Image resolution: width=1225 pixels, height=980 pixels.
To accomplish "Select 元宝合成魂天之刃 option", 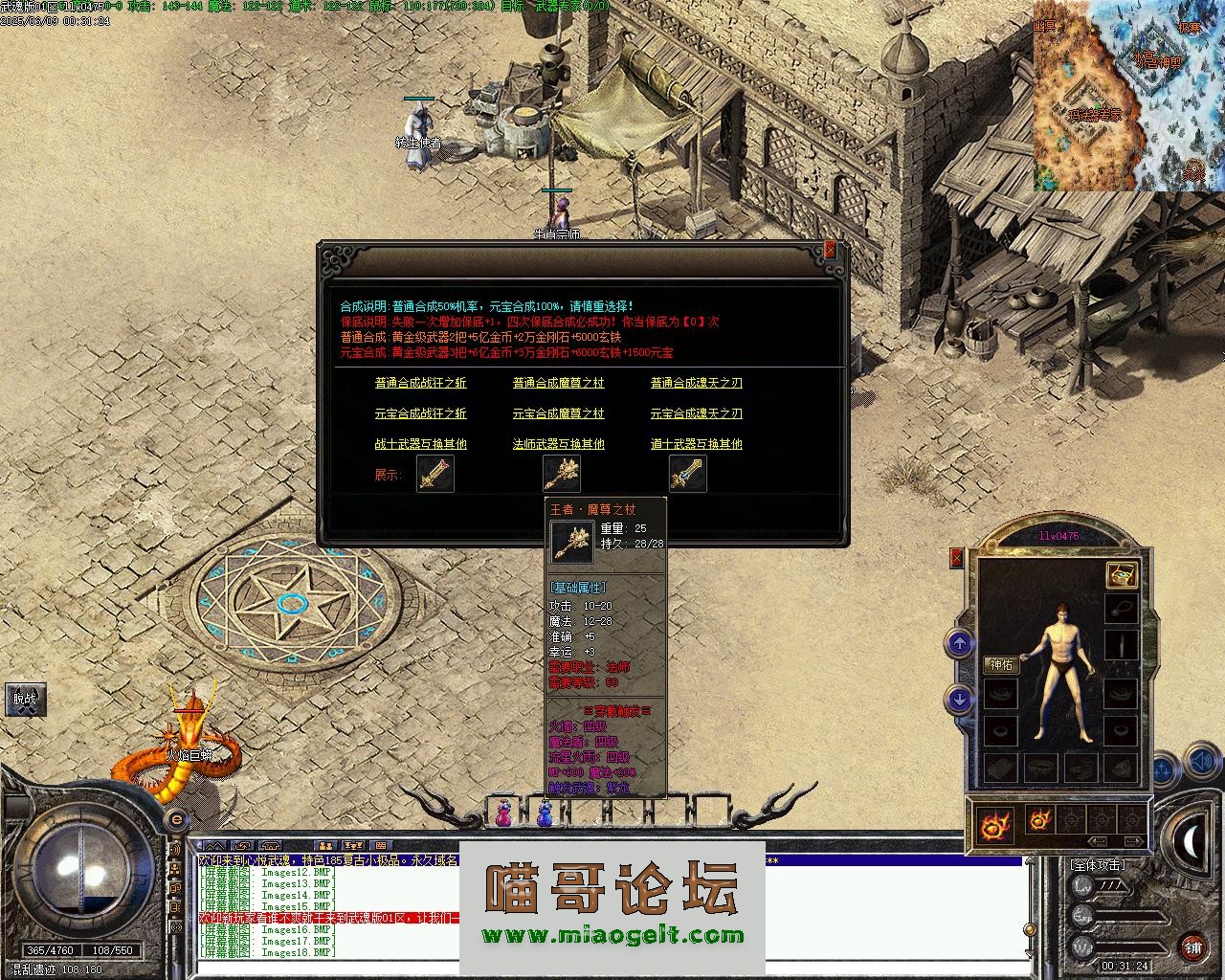I will coord(696,413).
